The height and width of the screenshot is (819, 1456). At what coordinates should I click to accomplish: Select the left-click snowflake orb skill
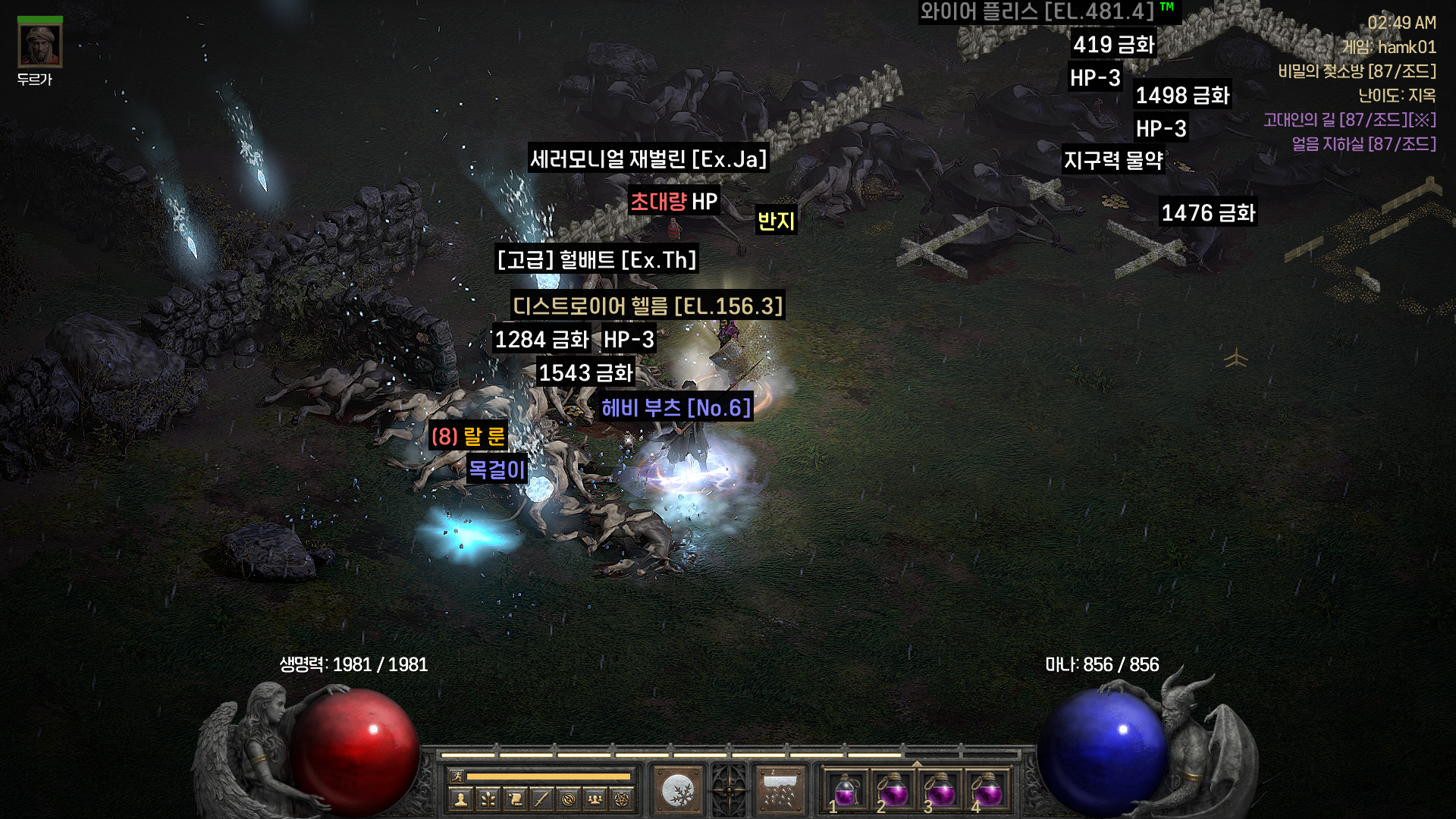click(x=677, y=791)
